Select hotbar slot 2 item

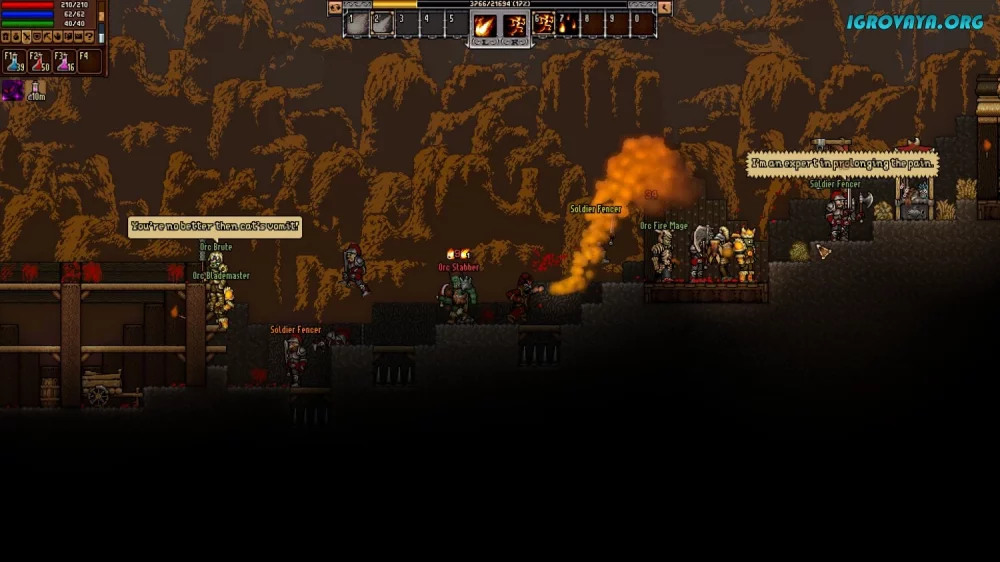click(x=383, y=23)
